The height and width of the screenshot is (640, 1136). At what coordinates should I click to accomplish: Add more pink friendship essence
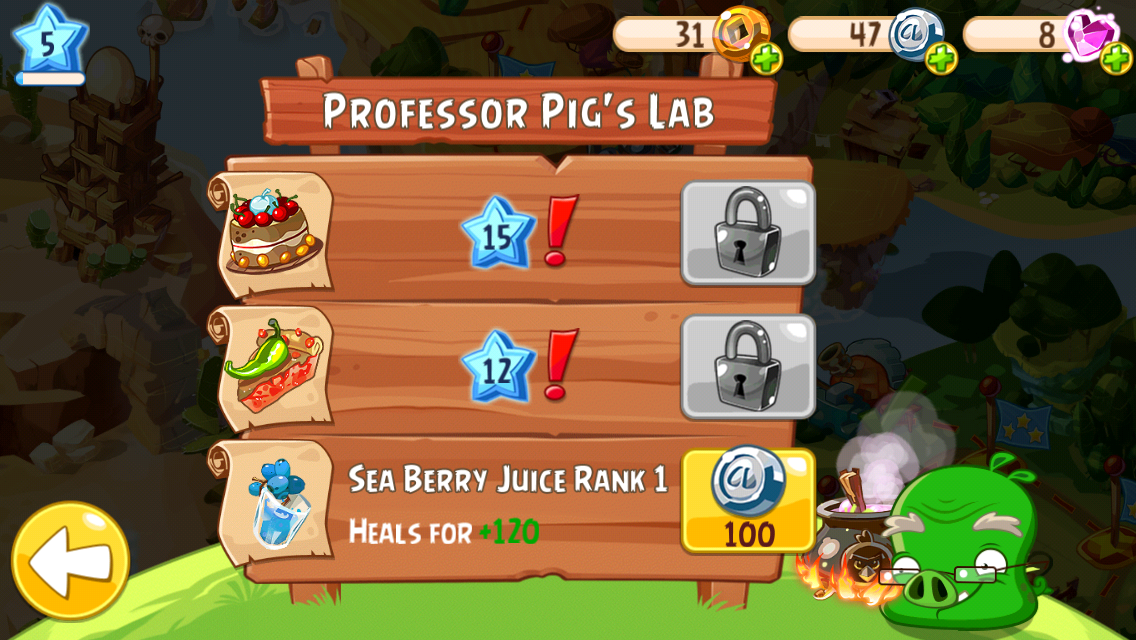point(1116,59)
